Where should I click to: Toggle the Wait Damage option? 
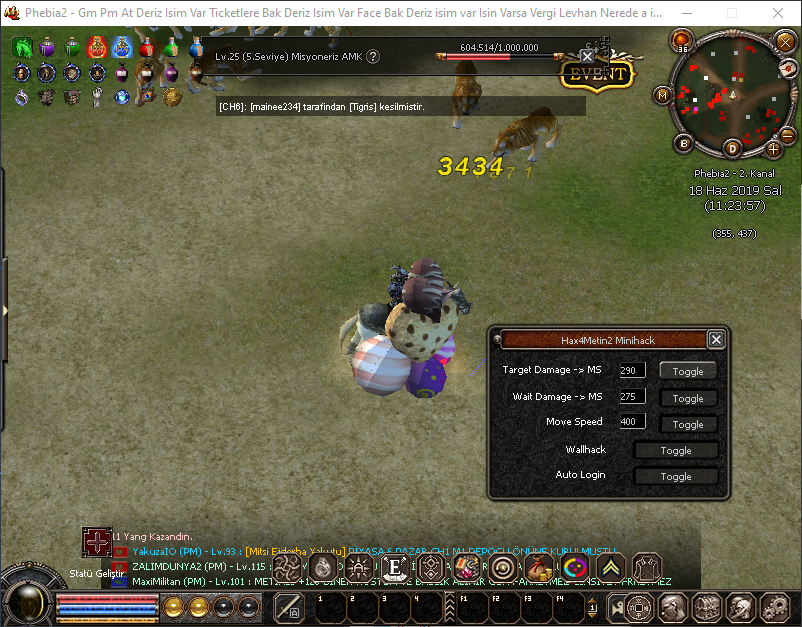(688, 398)
